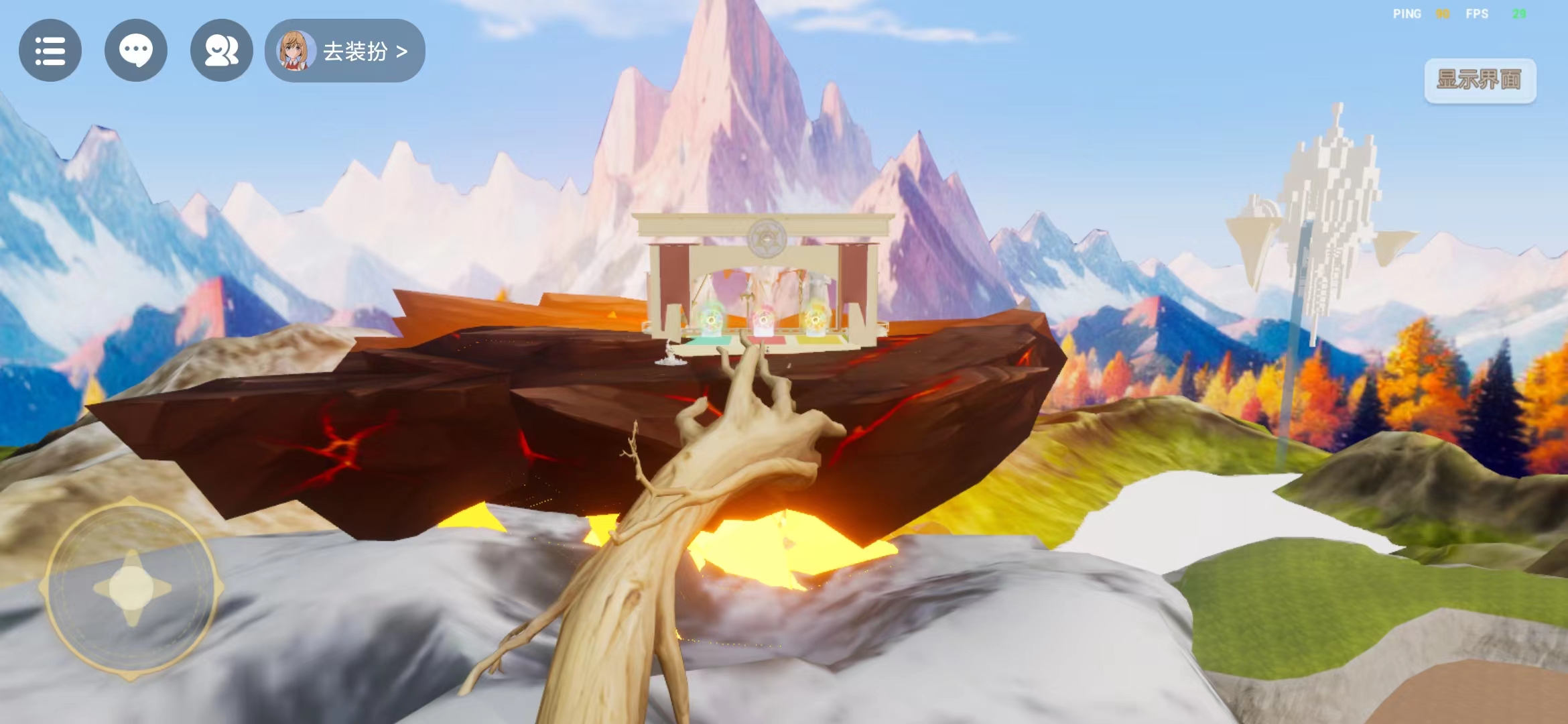Image resolution: width=1568 pixels, height=724 pixels.
Task: Show the friends list icon
Action: pos(221,51)
